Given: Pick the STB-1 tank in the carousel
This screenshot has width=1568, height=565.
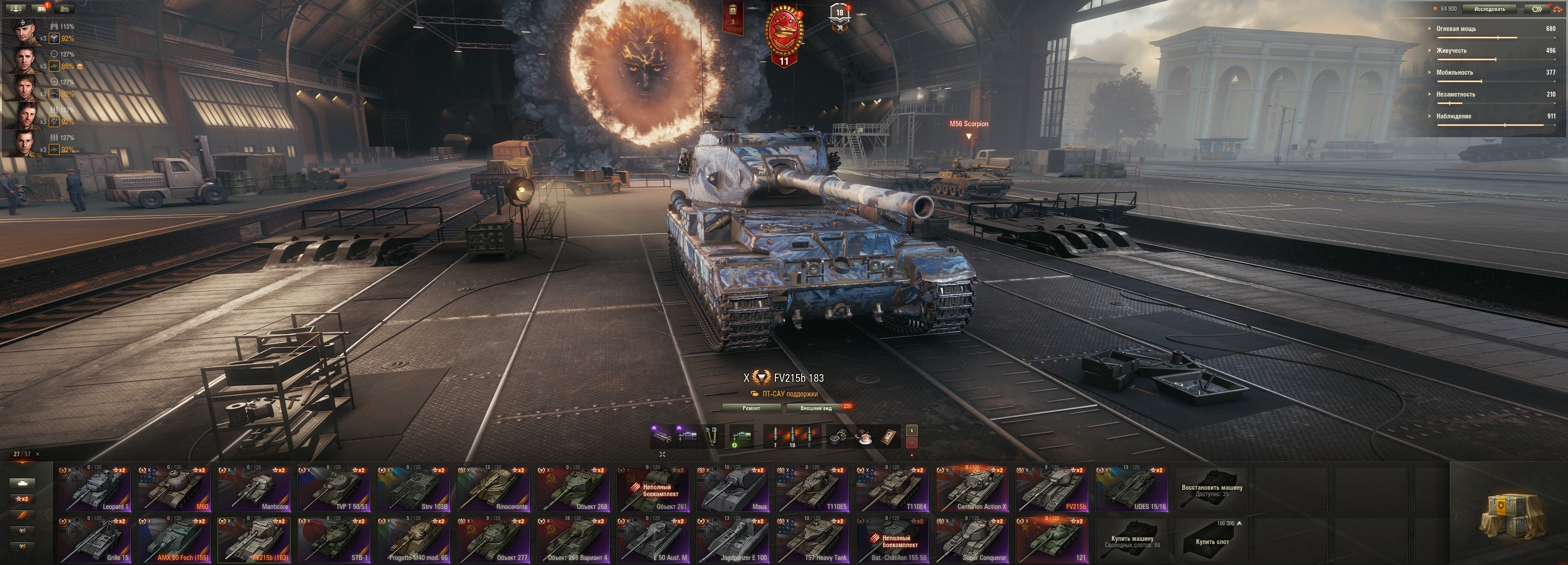Looking at the screenshot, I should (x=334, y=540).
